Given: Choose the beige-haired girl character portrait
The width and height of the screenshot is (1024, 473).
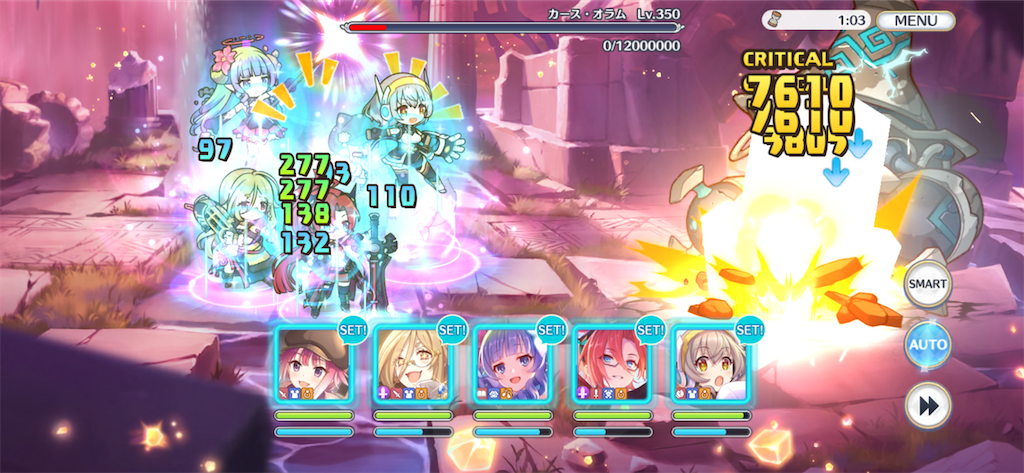Looking at the screenshot, I should tap(710, 364).
